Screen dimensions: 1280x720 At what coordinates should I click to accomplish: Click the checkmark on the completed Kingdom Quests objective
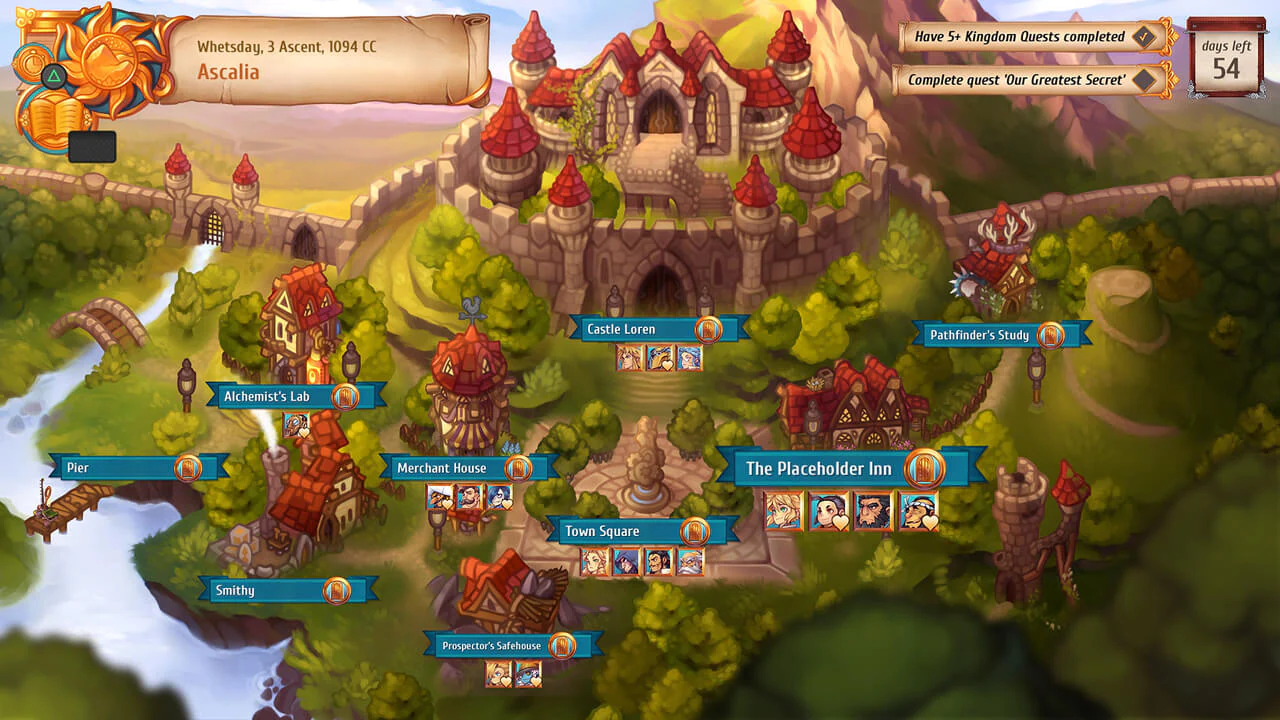click(1145, 36)
